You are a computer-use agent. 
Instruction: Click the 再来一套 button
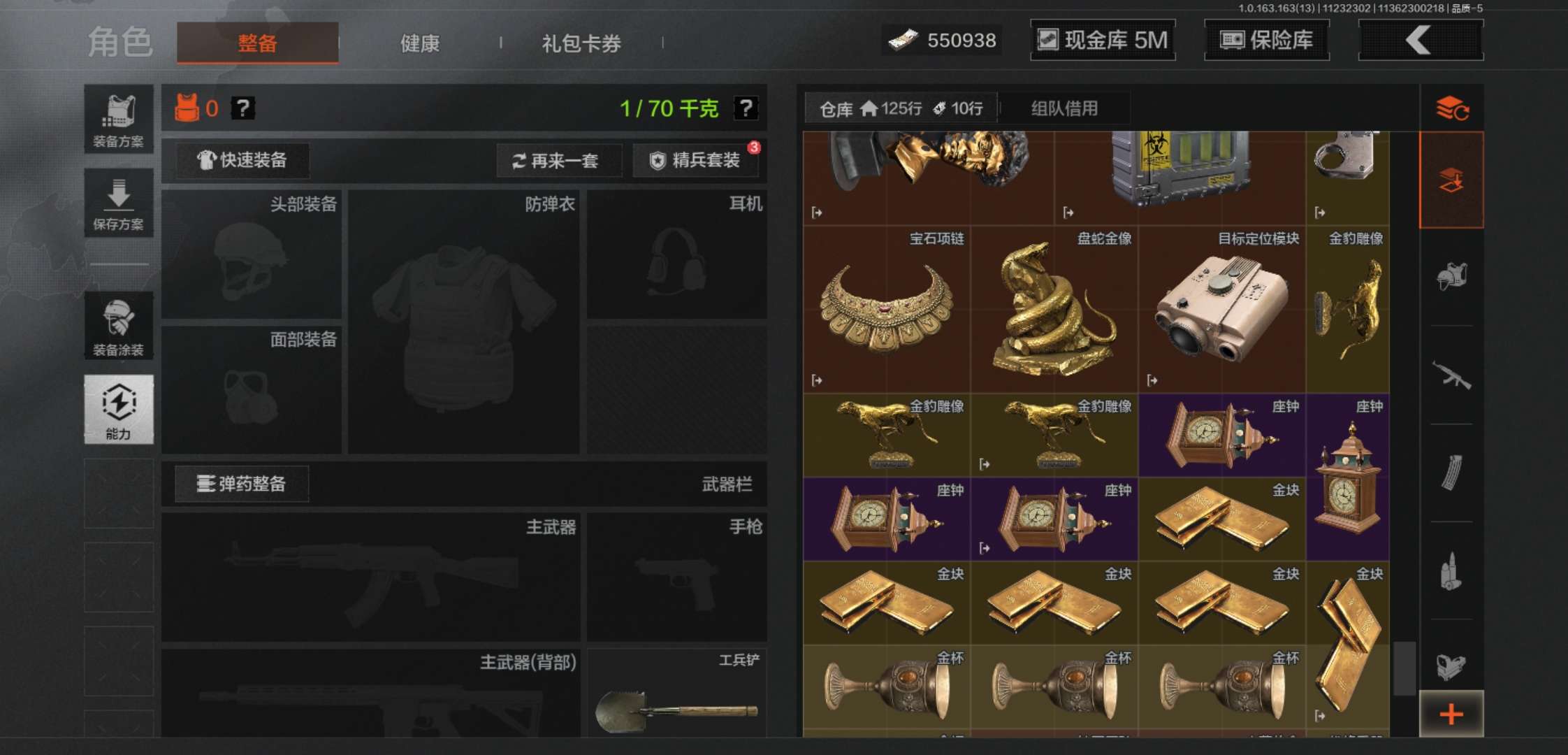(559, 160)
